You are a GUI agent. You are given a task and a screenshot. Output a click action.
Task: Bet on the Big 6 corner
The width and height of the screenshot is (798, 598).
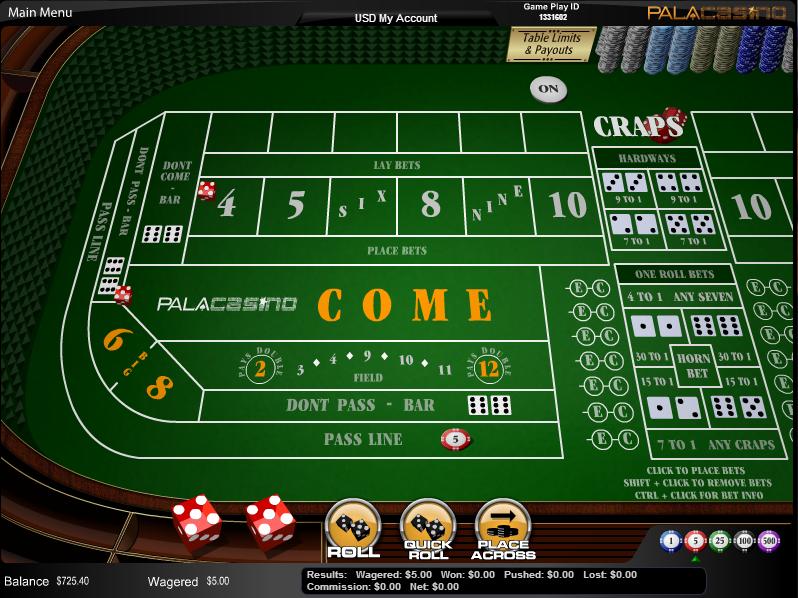[114, 340]
